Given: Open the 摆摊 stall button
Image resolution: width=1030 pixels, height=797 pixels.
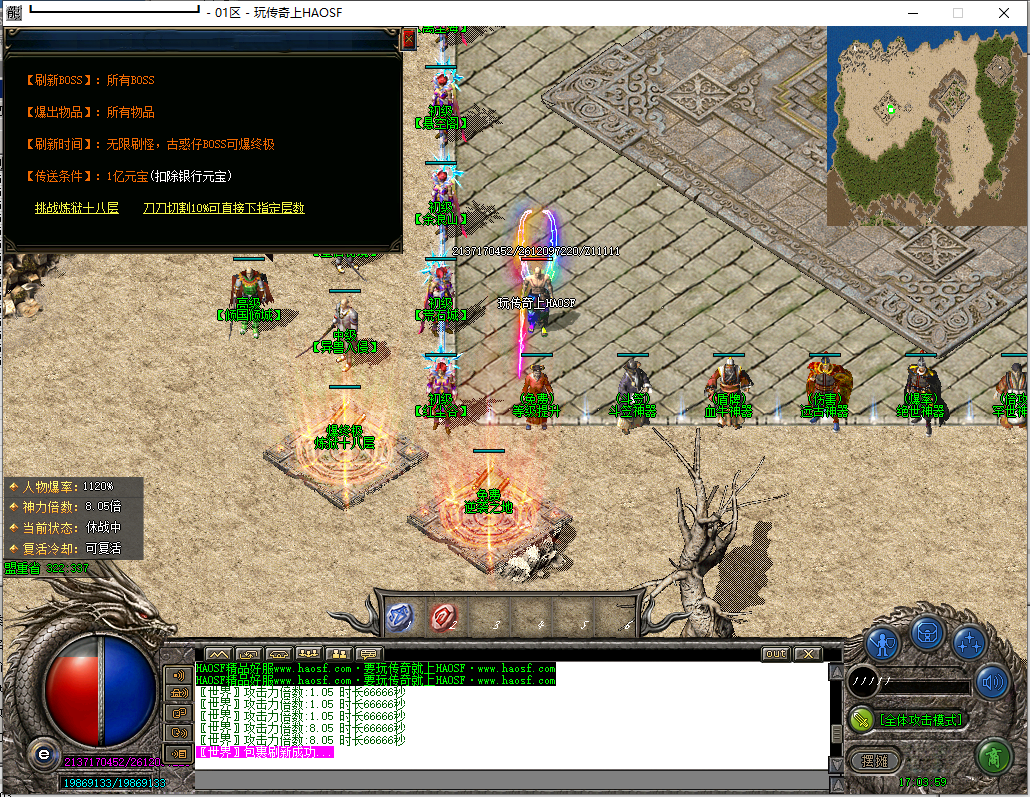Looking at the screenshot, I should (x=875, y=760).
